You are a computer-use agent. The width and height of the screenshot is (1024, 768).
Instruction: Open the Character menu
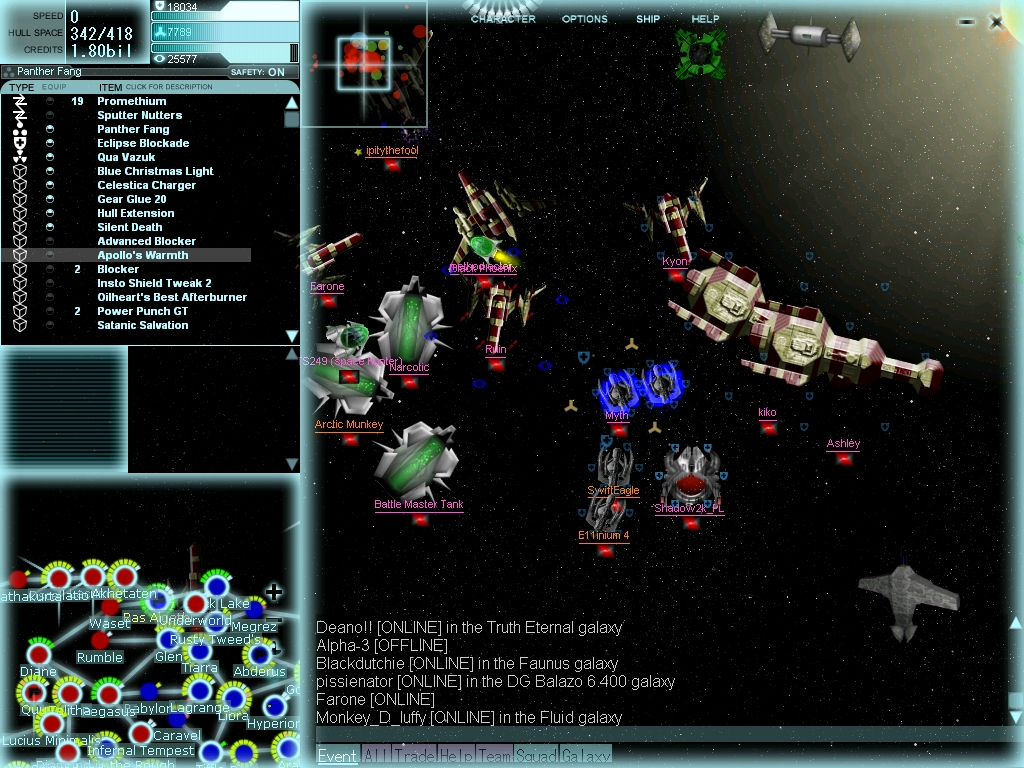[503, 19]
